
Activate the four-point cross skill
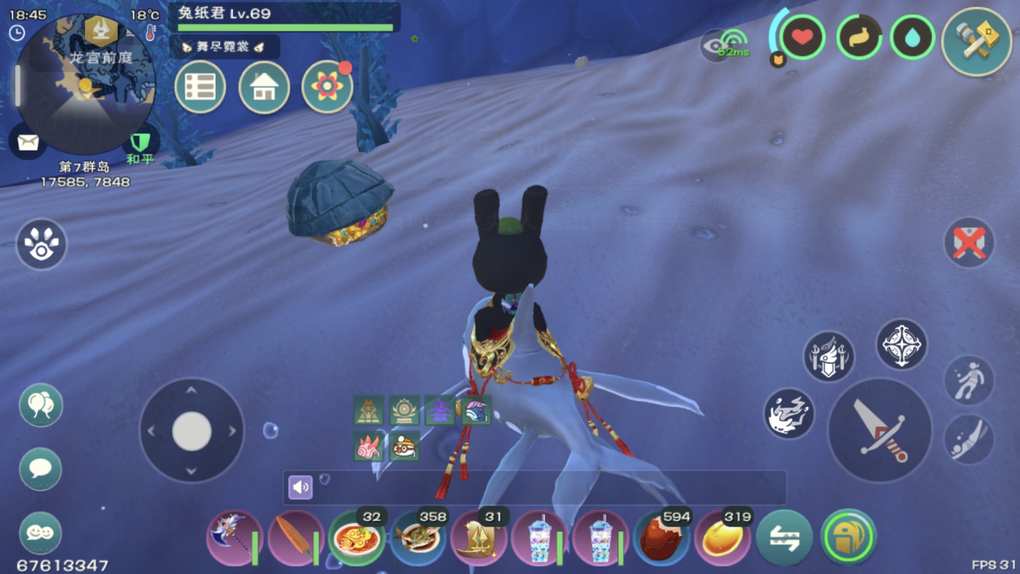coord(901,345)
